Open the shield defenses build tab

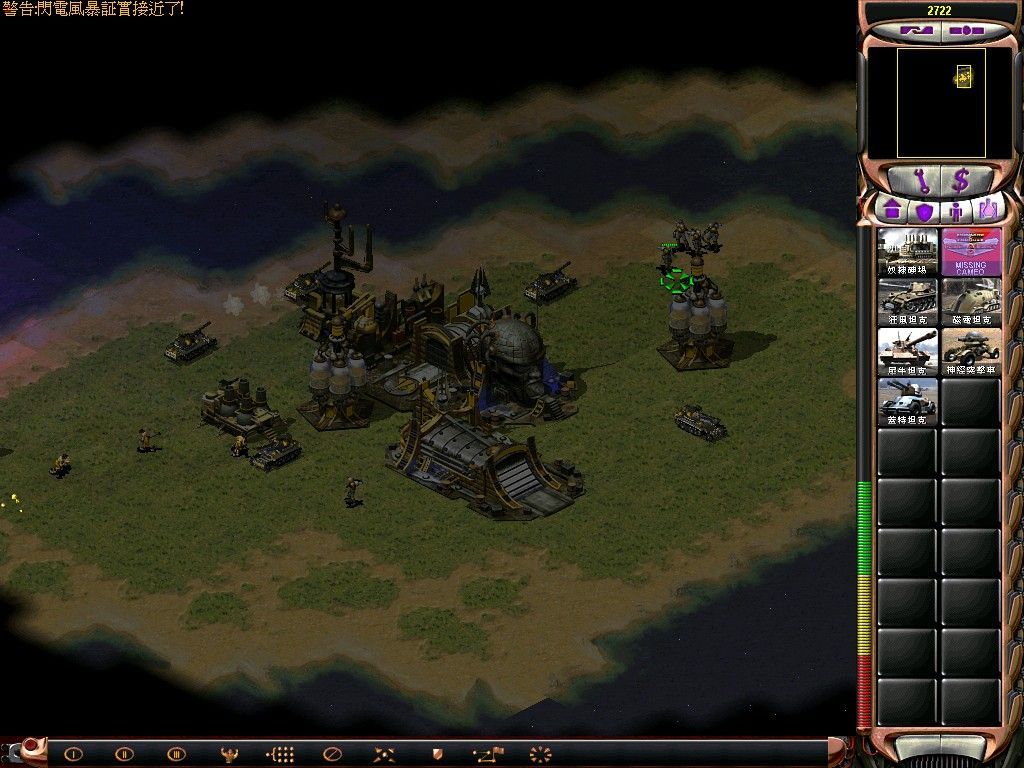pos(924,211)
